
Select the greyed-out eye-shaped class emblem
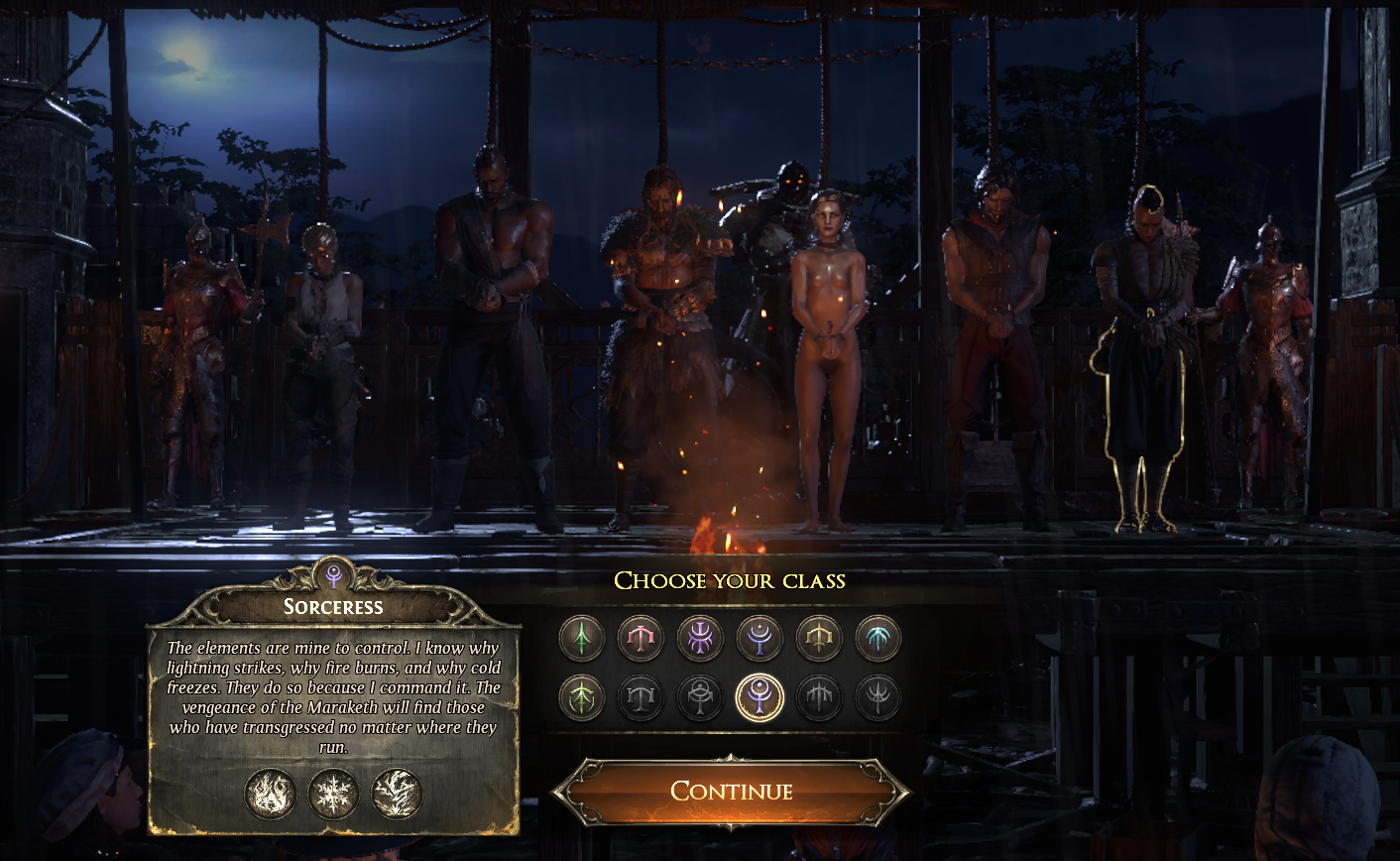pyautogui.click(x=700, y=698)
